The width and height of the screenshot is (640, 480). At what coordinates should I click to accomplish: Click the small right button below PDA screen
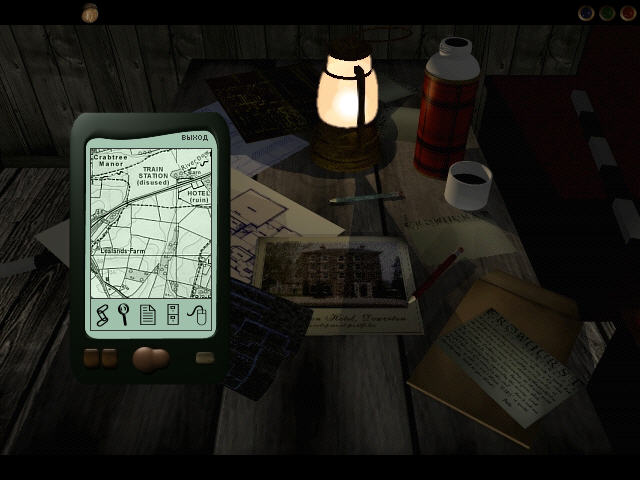(x=204, y=358)
